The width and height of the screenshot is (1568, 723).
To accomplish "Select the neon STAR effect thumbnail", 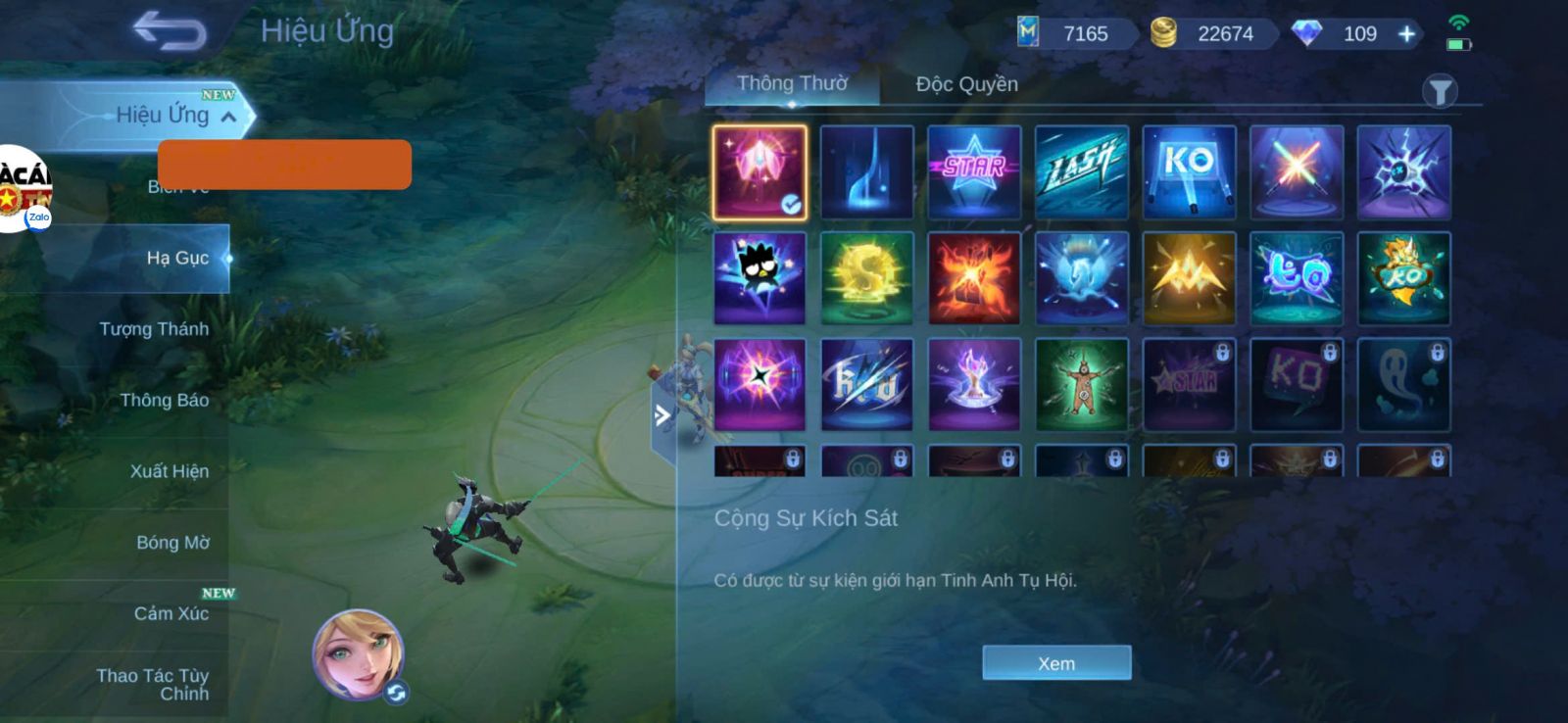I will click(x=974, y=171).
